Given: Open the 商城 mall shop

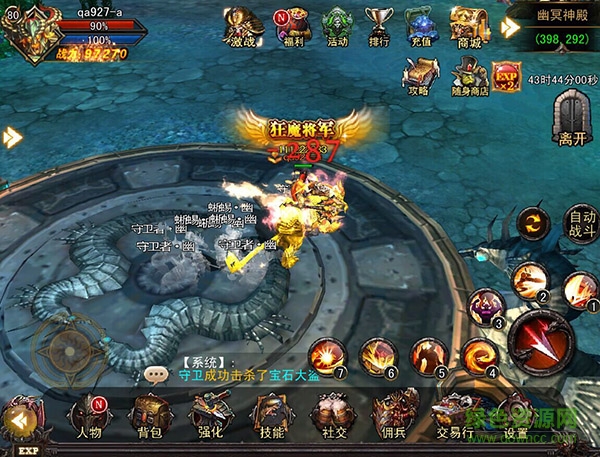Looking at the screenshot, I should (x=467, y=27).
